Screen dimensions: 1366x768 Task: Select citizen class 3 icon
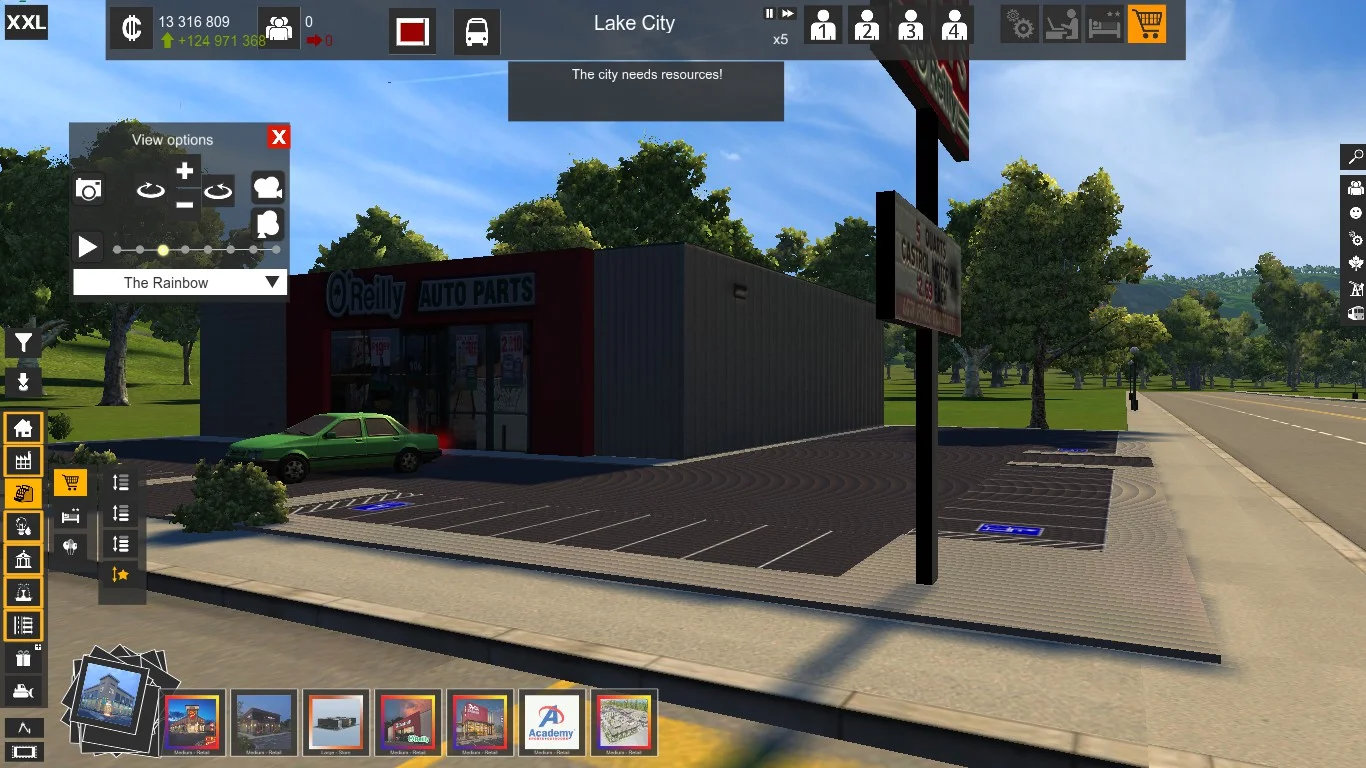(910, 26)
